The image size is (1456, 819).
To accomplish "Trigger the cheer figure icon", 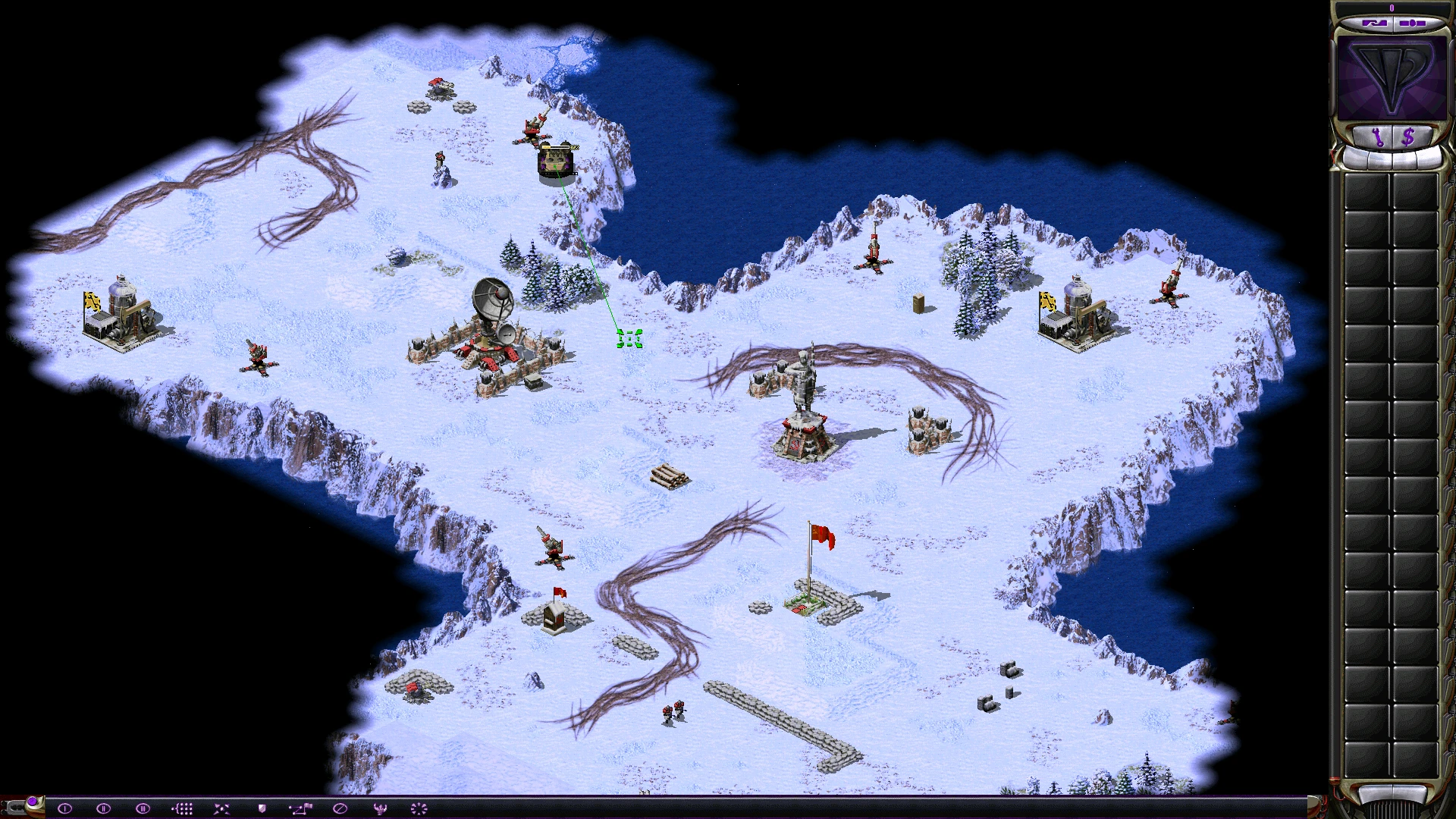I will [x=380, y=808].
